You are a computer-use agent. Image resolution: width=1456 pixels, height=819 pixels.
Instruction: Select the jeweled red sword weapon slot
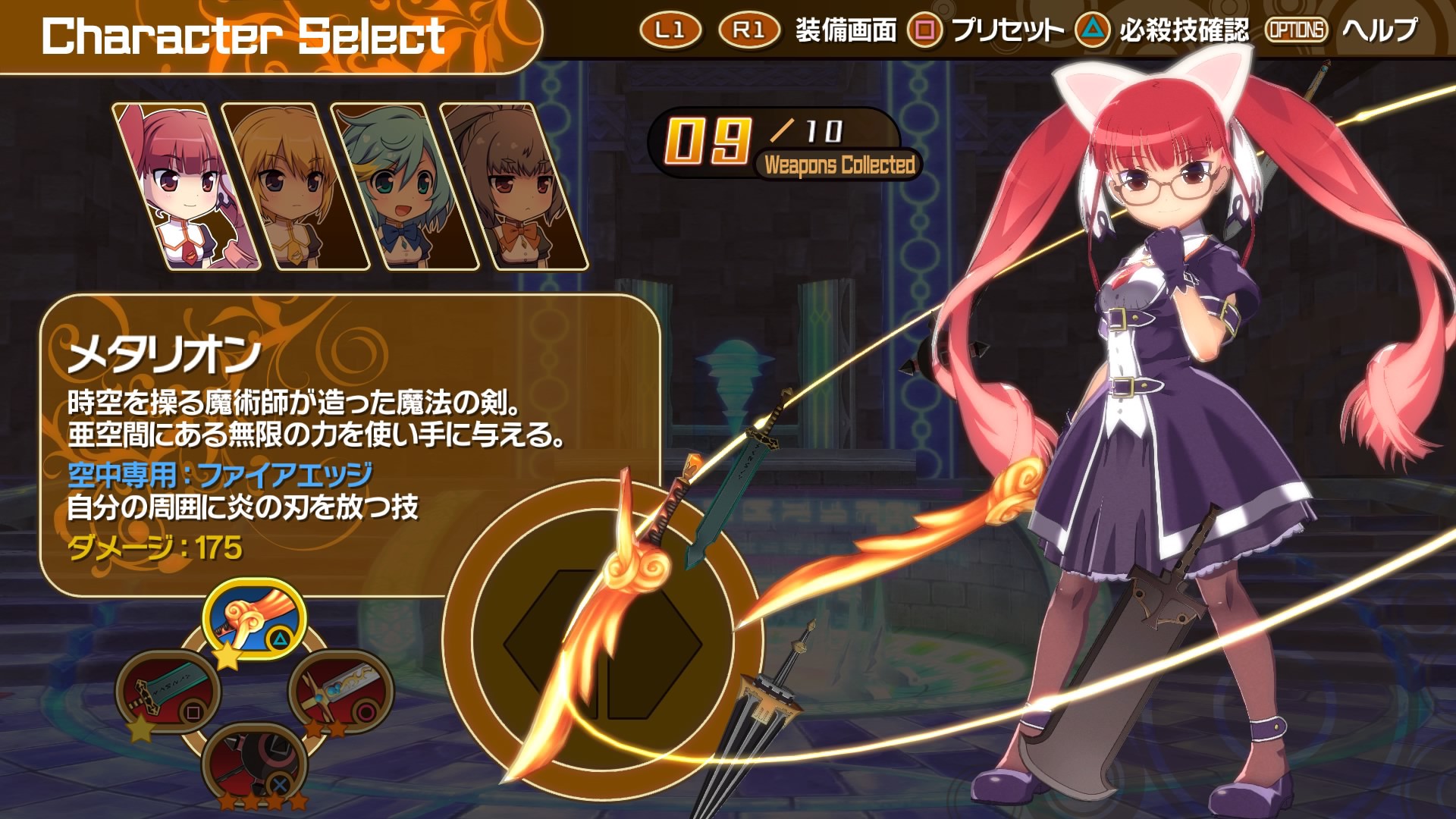click(x=340, y=691)
